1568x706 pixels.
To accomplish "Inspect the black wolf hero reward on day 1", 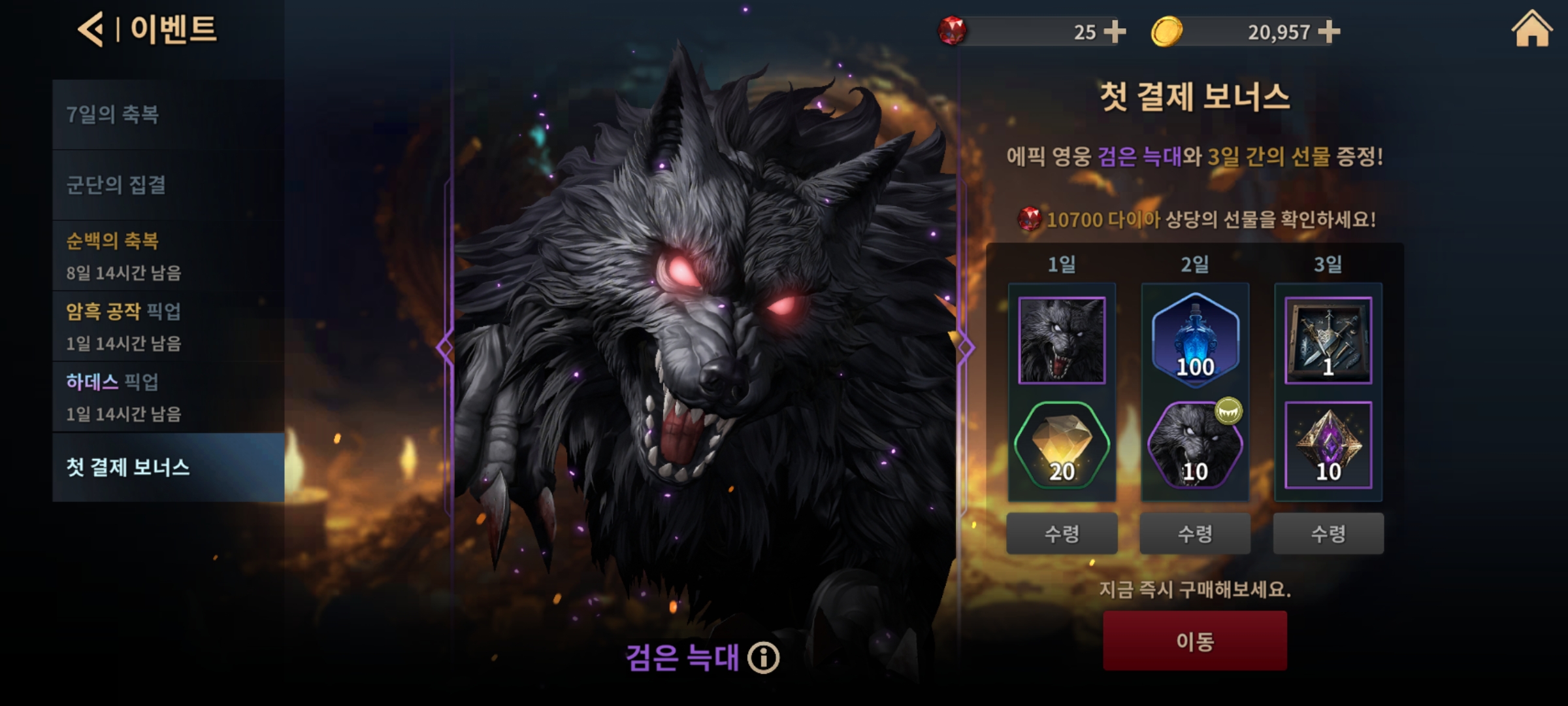I will tap(1062, 340).
